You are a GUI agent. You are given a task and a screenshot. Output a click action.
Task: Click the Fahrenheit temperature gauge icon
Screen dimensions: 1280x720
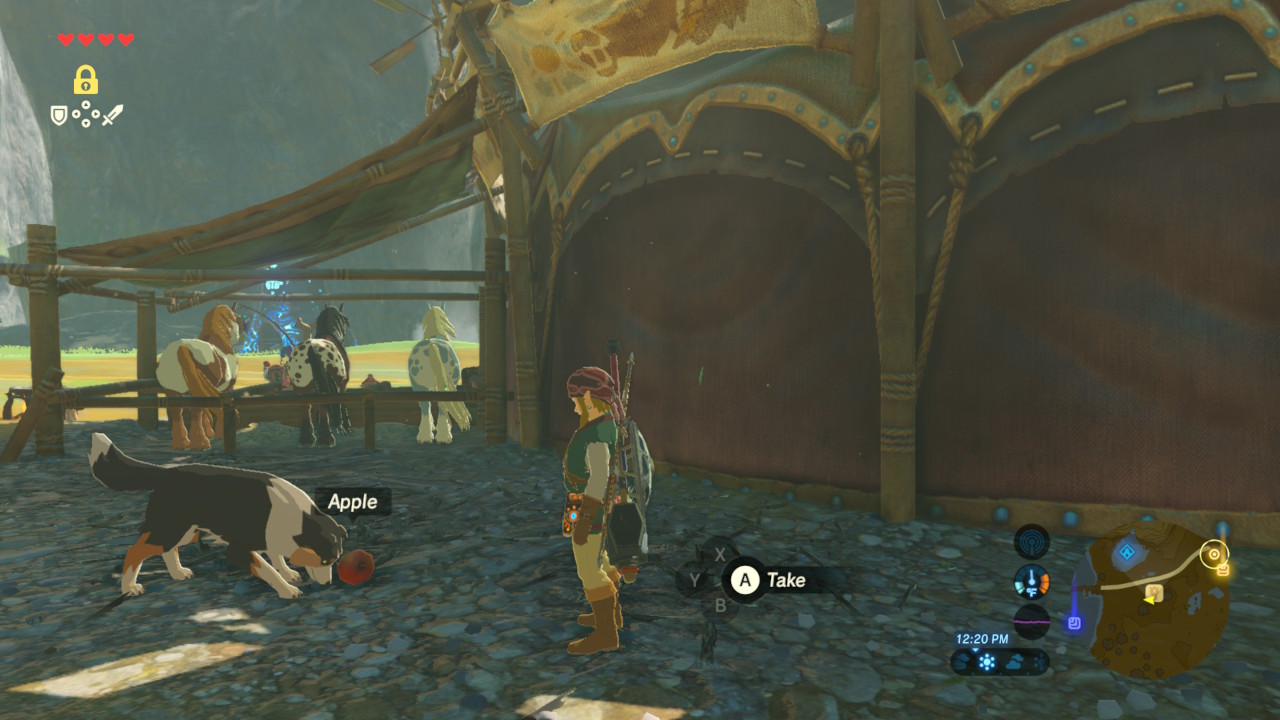click(1032, 579)
